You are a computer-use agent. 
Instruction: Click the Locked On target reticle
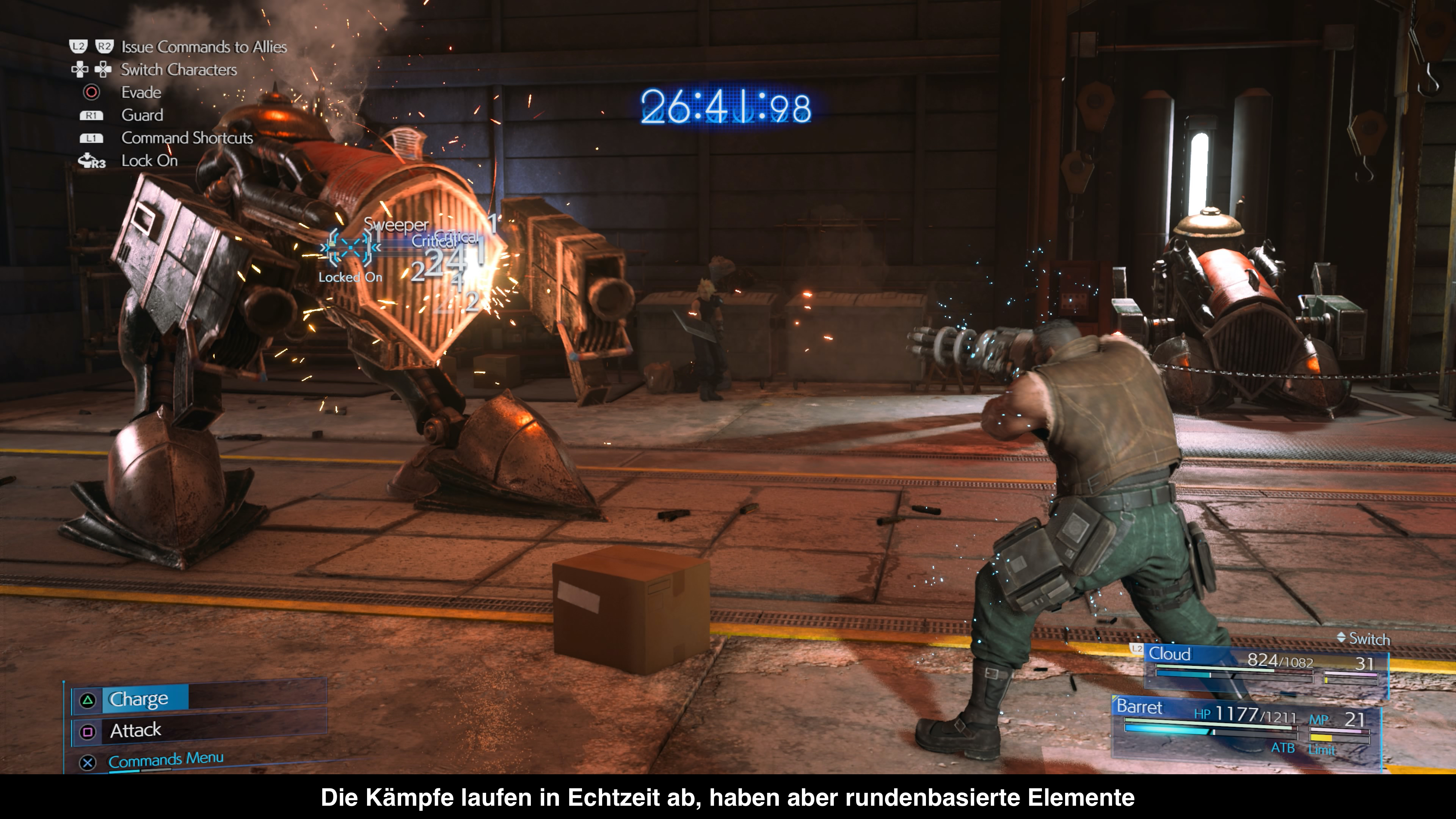pos(350,248)
